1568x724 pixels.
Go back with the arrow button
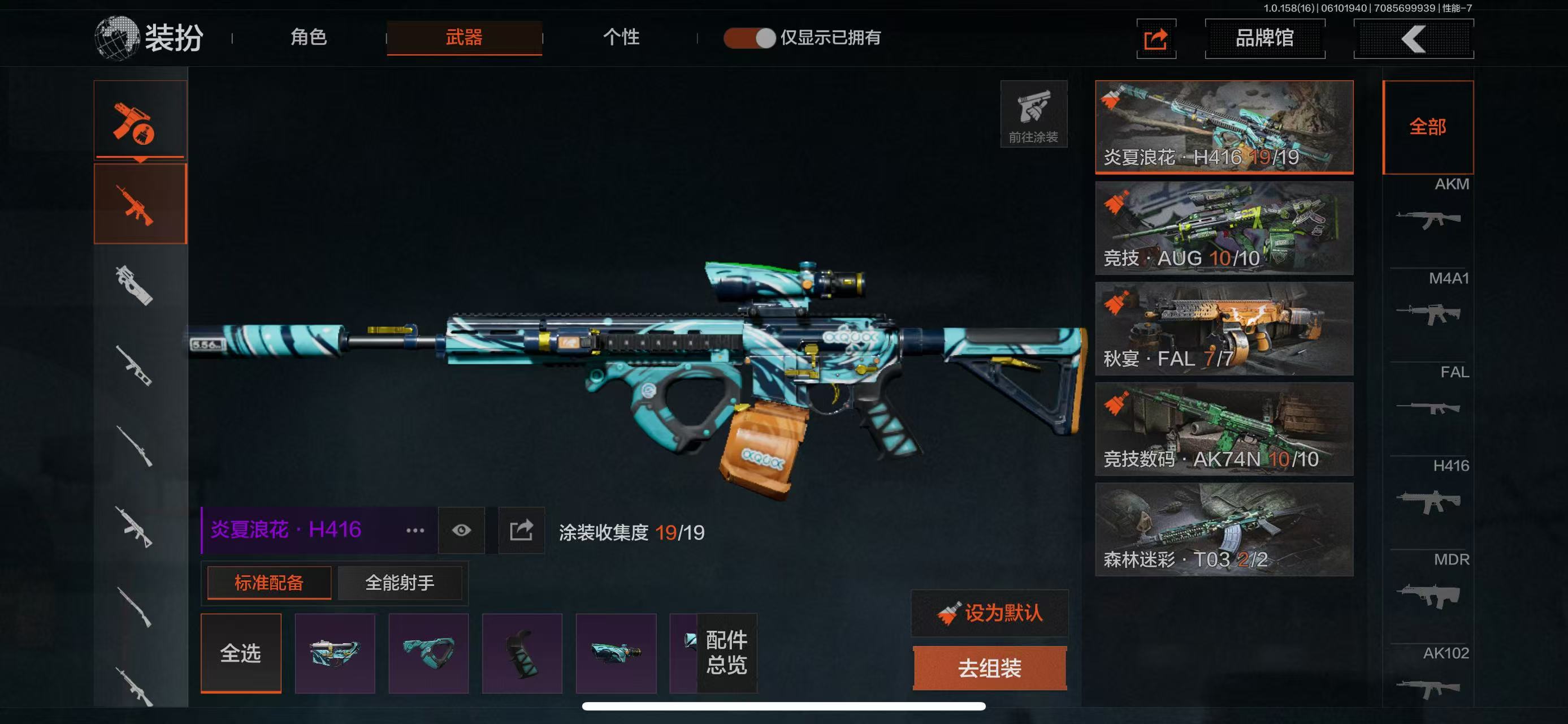point(1413,39)
